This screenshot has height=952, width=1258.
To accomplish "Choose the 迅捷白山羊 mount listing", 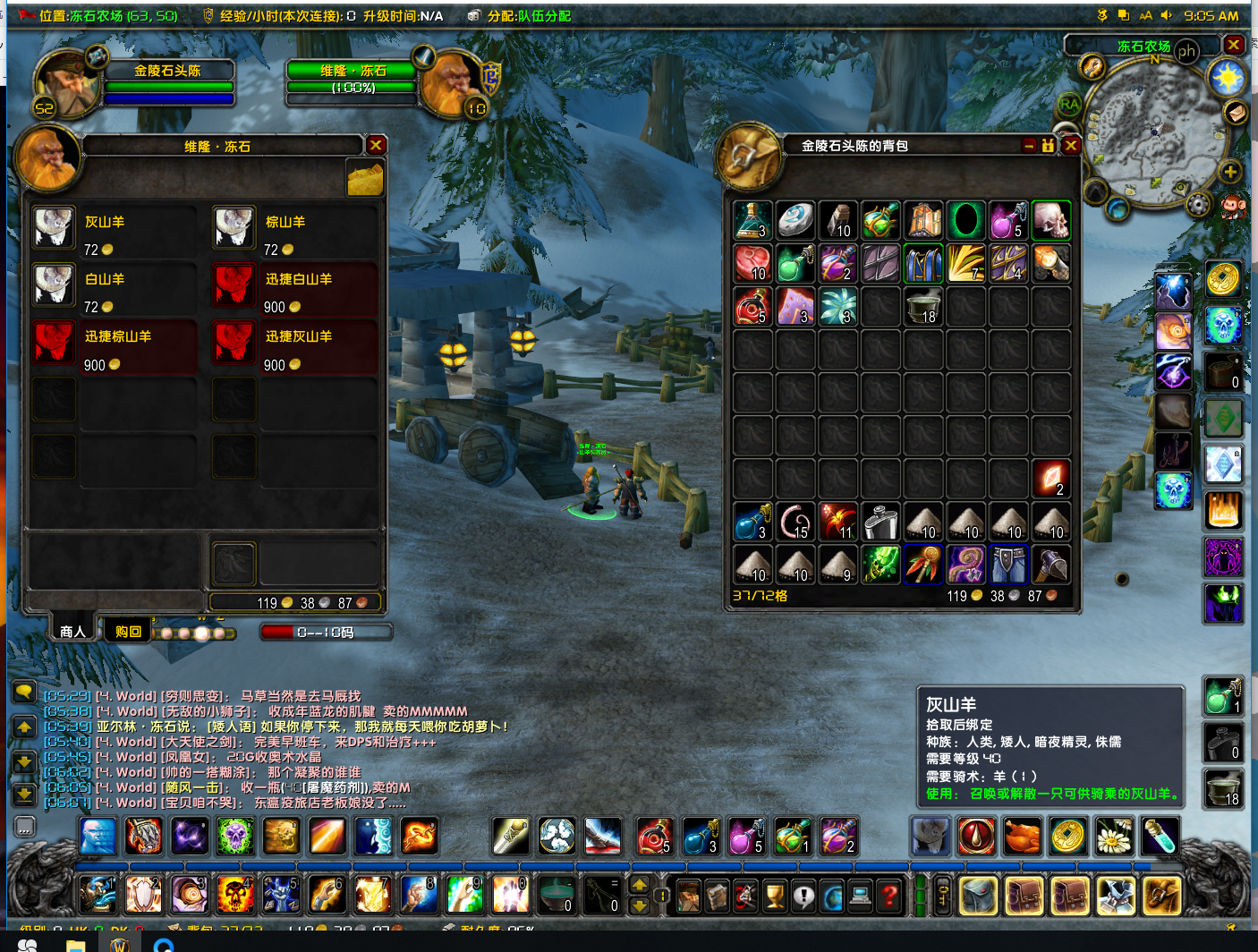I will (234, 285).
